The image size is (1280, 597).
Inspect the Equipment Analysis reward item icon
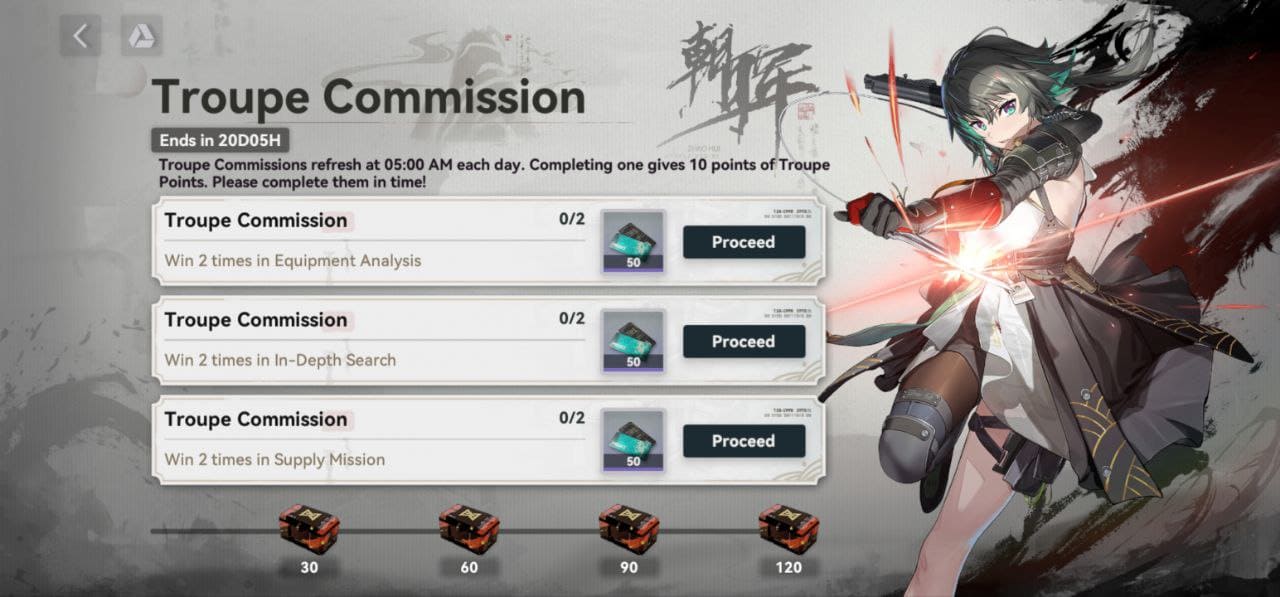pos(633,242)
